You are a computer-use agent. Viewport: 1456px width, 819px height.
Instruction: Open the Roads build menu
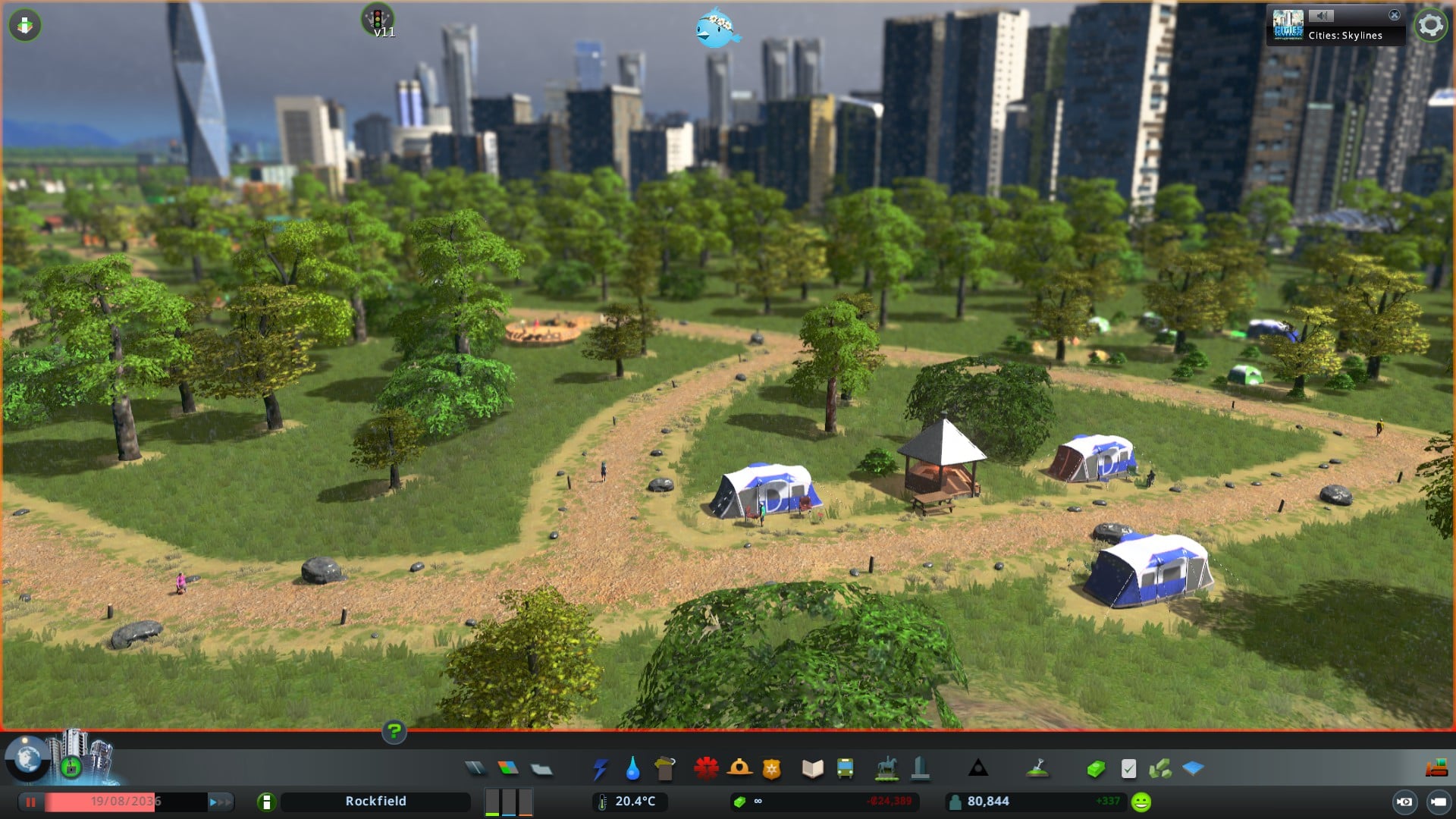coord(475,769)
